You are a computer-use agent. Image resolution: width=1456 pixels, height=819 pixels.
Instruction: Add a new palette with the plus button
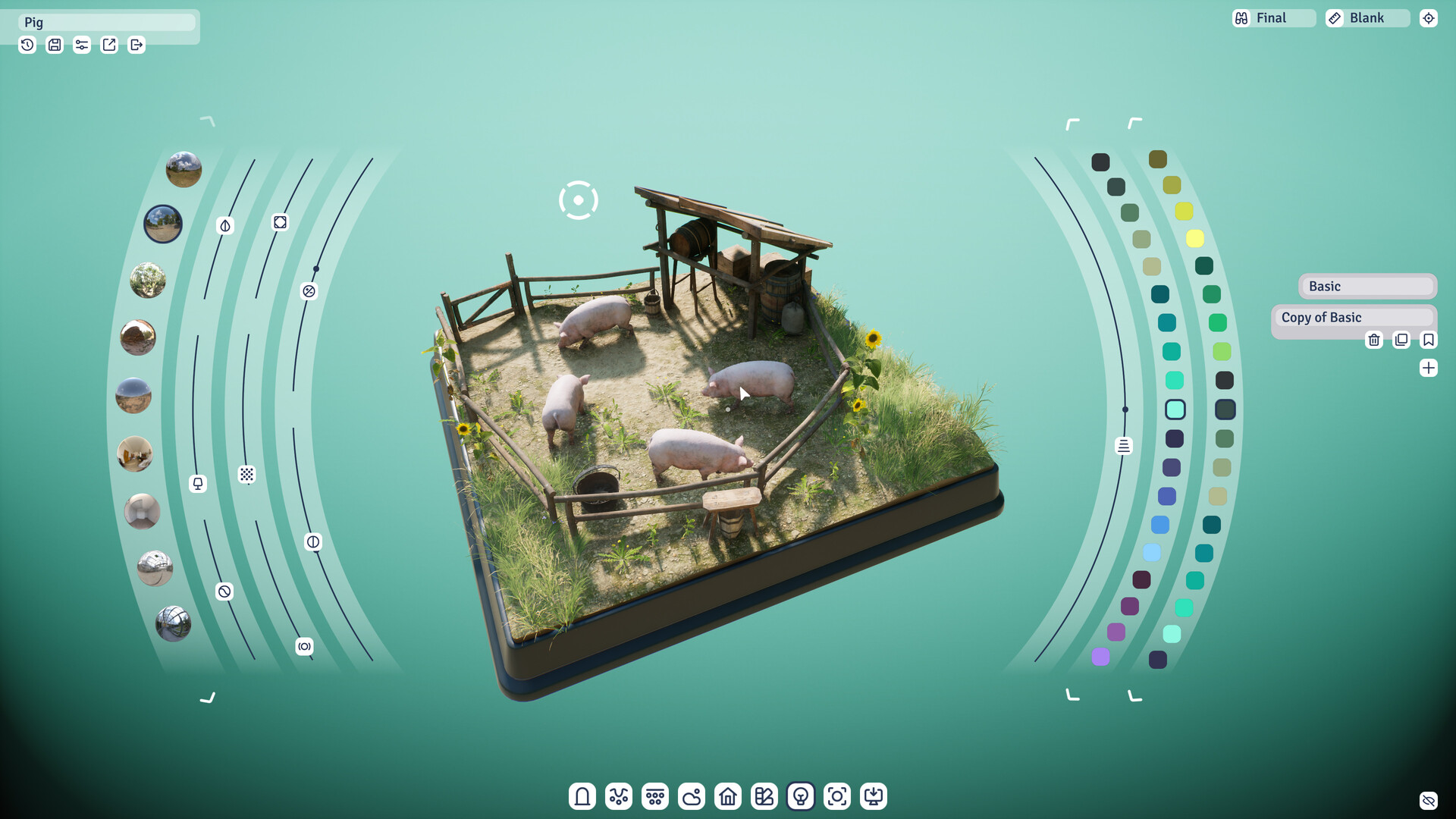[x=1429, y=367]
